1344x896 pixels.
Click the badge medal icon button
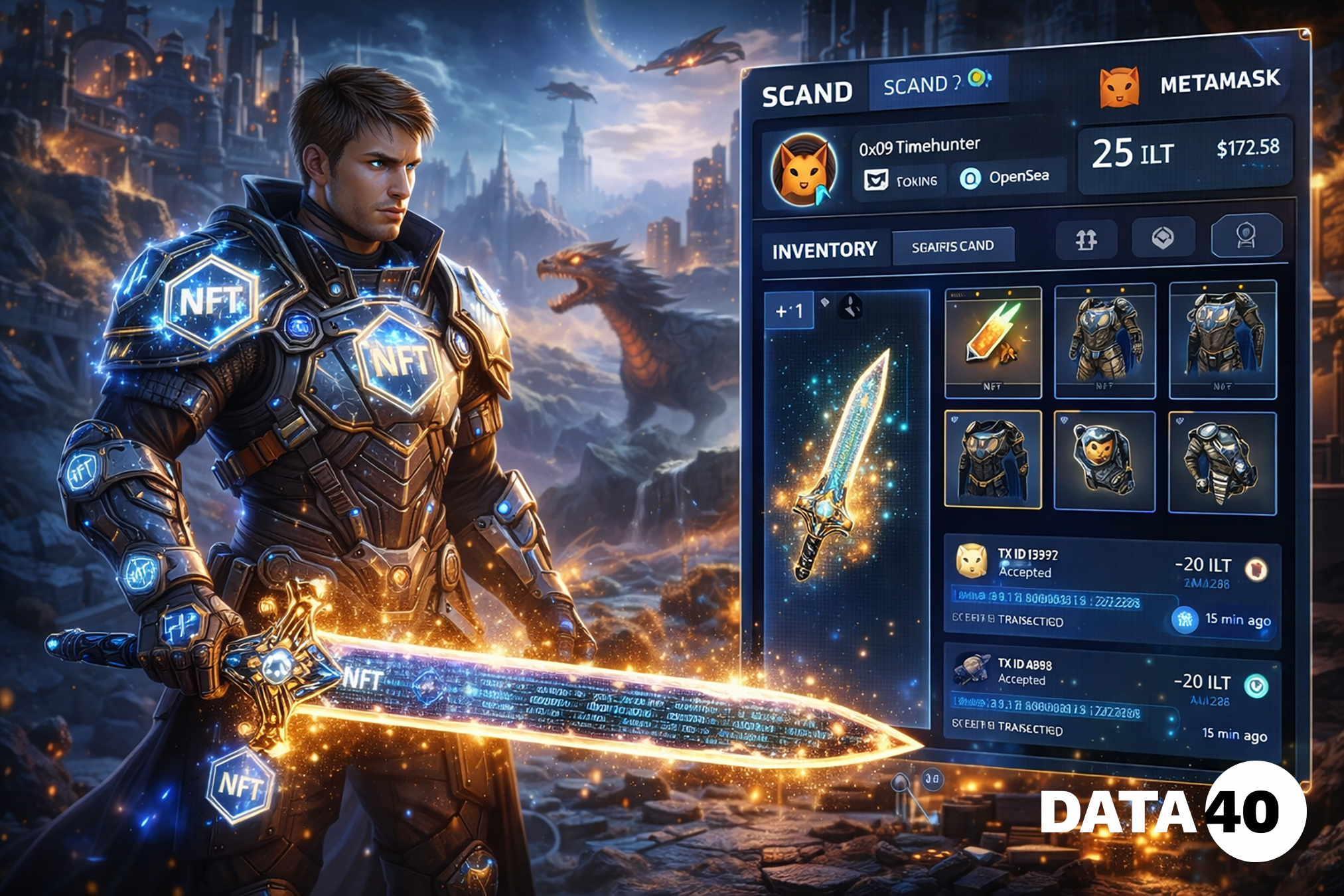(x=1246, y=235)
